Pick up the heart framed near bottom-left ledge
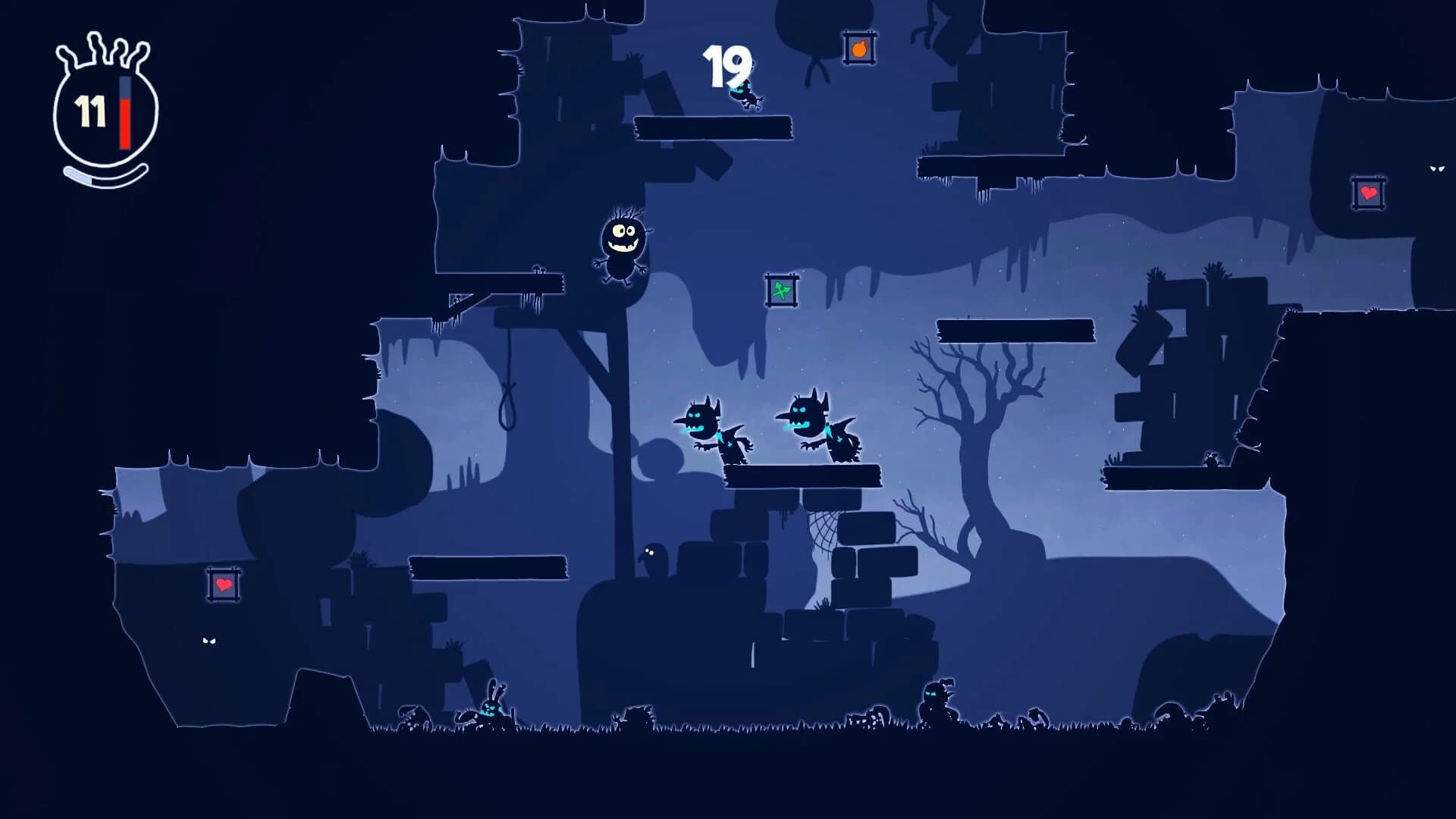 (x=223, y=584)
